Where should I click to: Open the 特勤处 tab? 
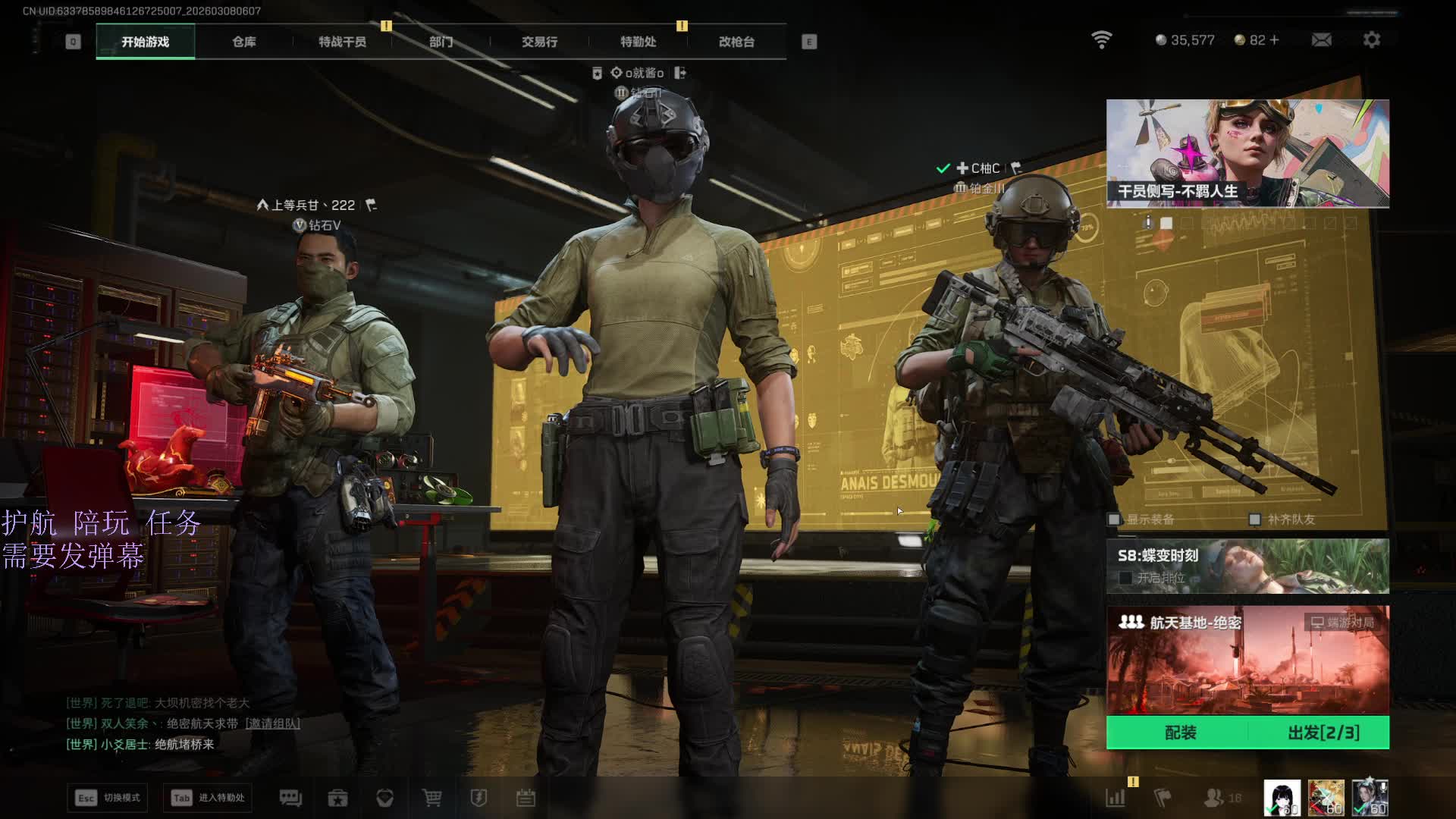pos(638,42)
